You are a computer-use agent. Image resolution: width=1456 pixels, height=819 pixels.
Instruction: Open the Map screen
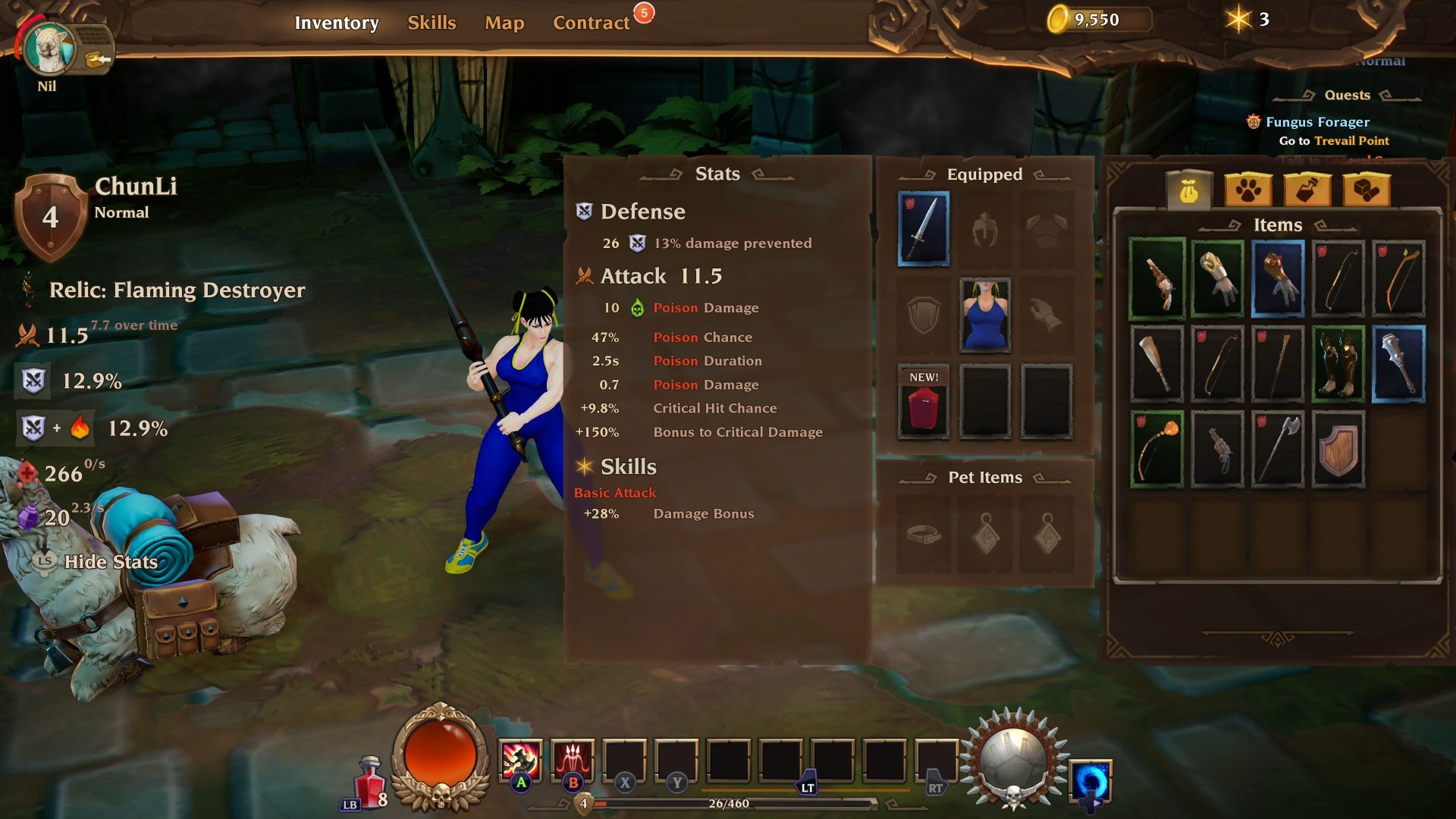[503, 23]
